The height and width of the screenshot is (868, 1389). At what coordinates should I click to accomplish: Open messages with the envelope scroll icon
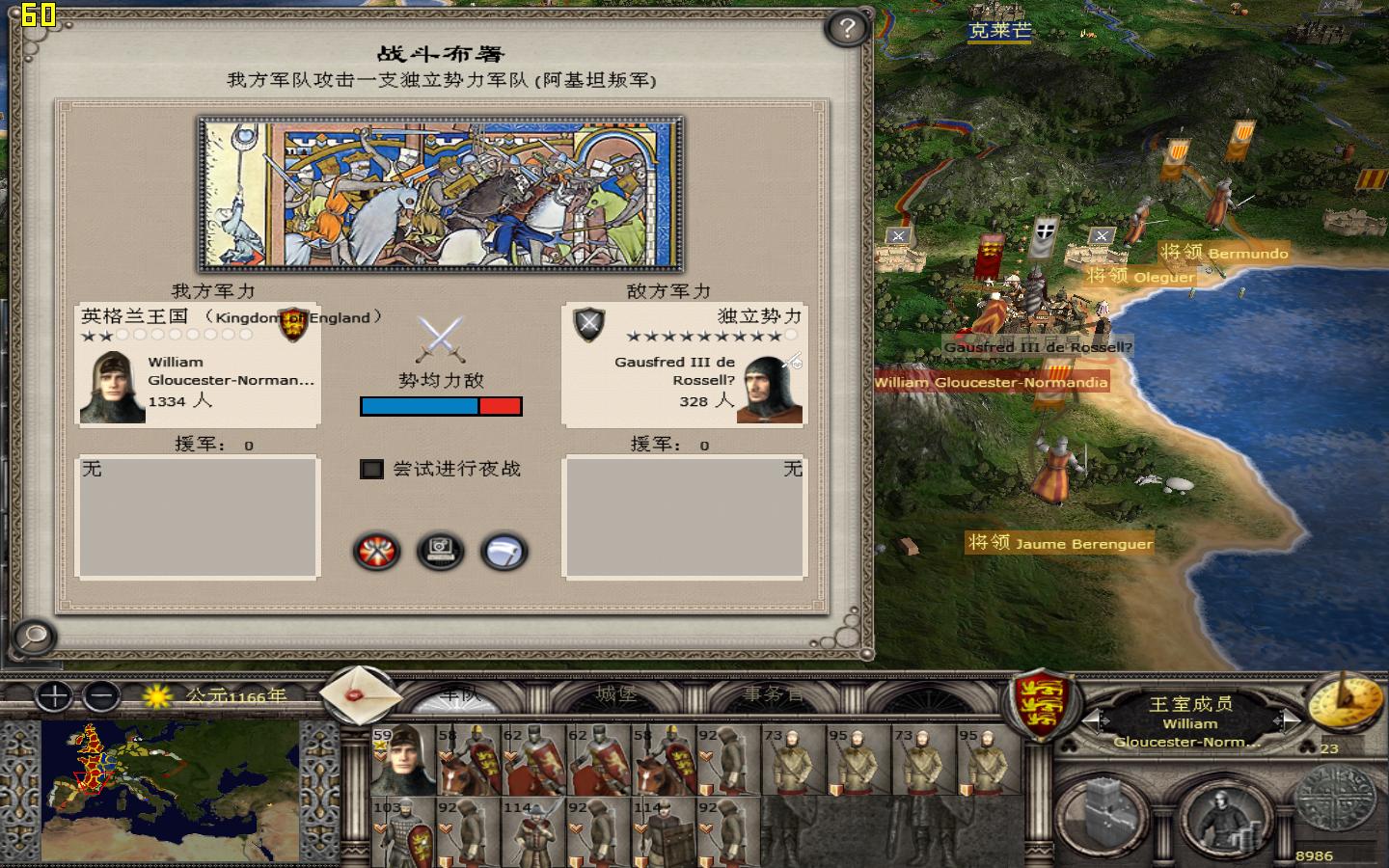(x=360, y=696)
